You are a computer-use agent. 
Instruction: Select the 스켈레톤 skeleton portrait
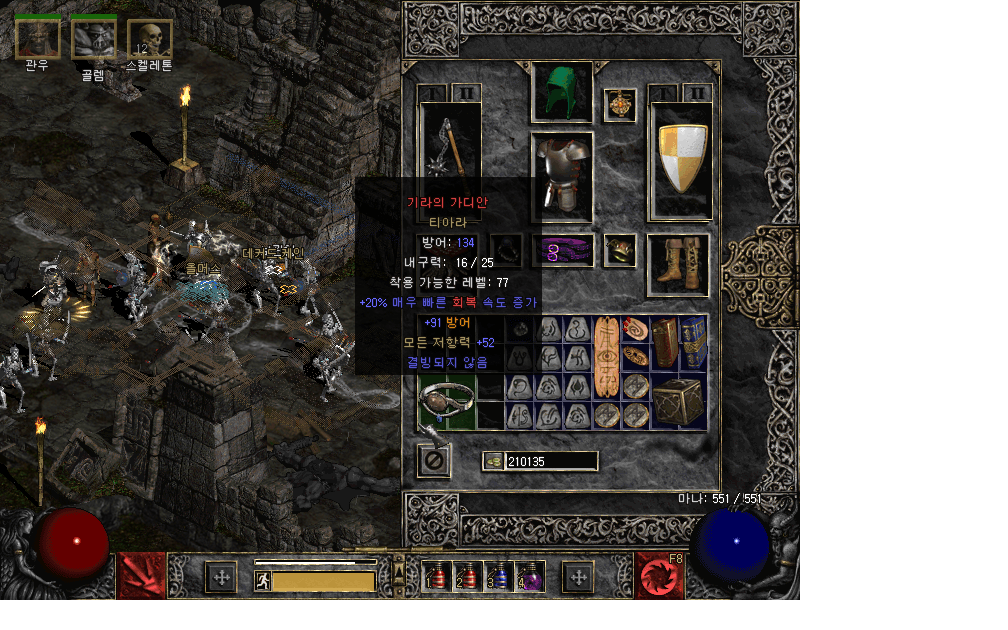coord(150,38)
